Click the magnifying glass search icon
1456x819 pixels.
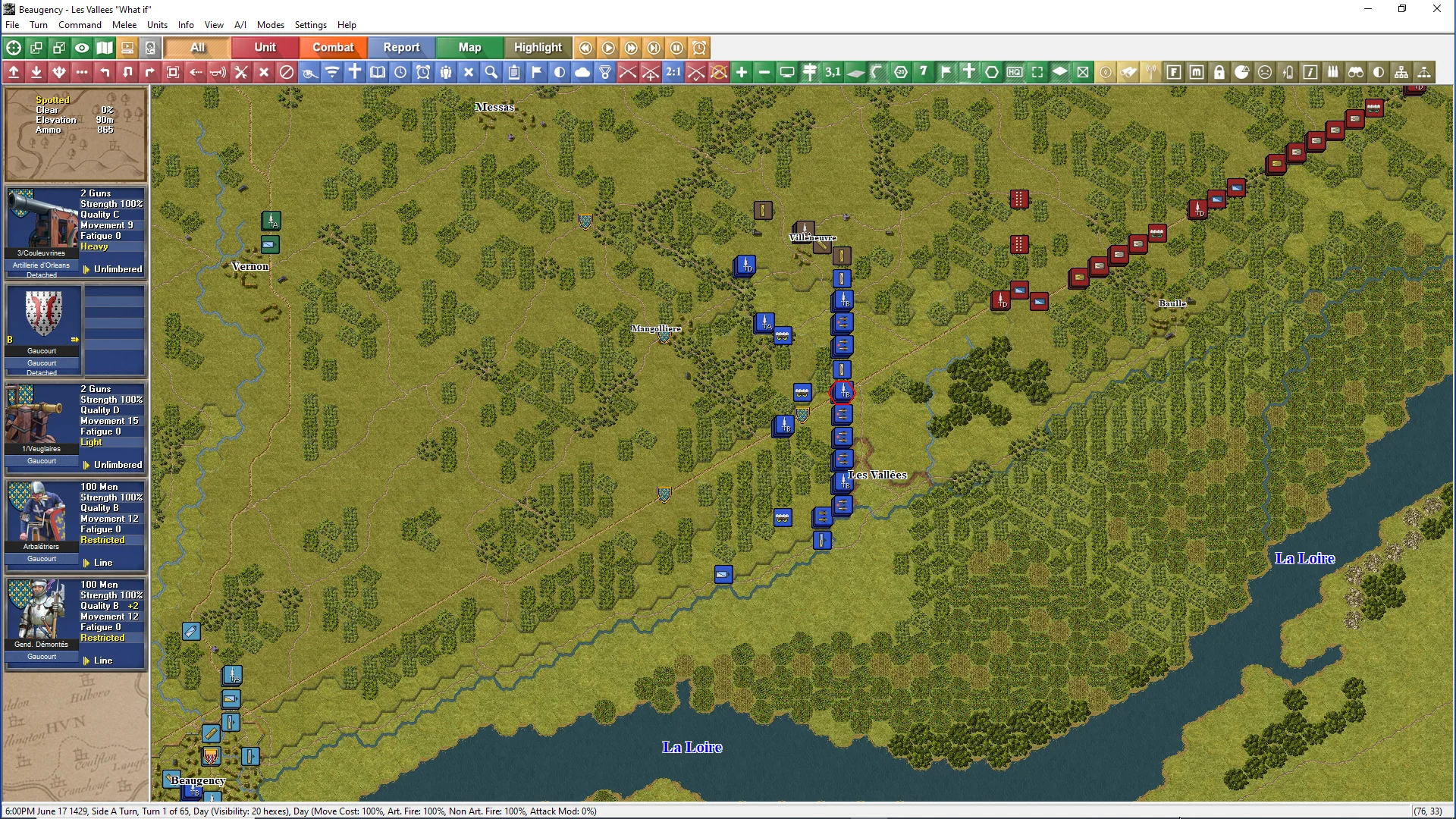coord(491,72)
